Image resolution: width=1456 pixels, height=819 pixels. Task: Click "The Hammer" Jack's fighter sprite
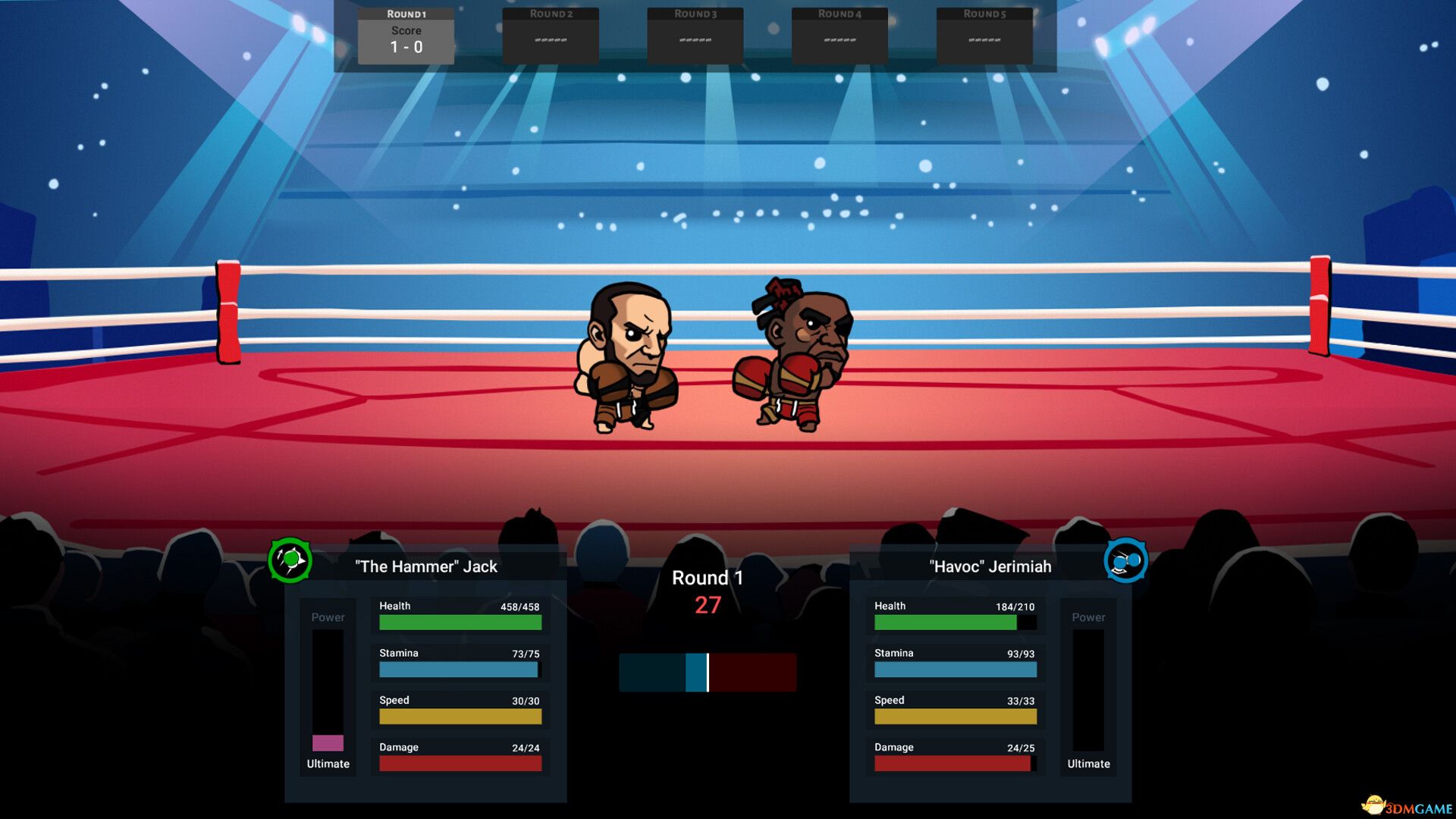pyautogui.click(x=629, y=356)
